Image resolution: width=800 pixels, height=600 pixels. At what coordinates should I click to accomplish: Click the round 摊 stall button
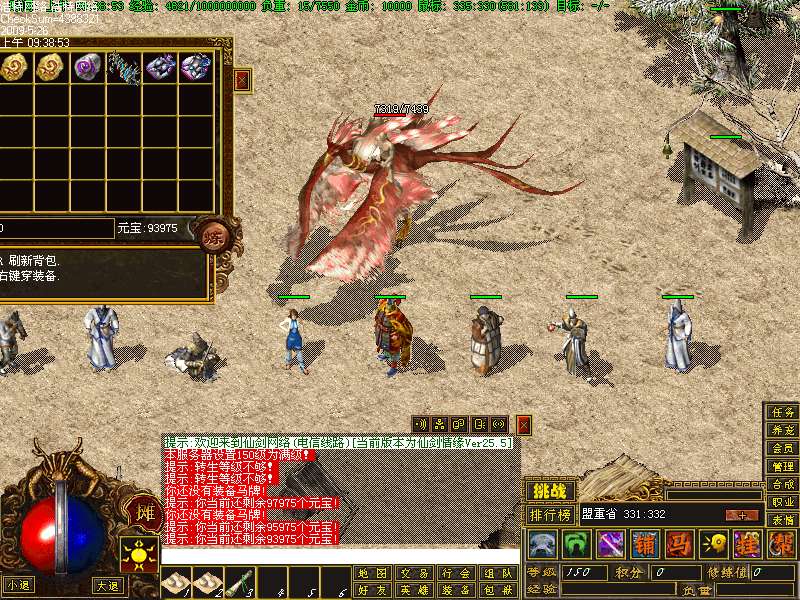[144, 513]
